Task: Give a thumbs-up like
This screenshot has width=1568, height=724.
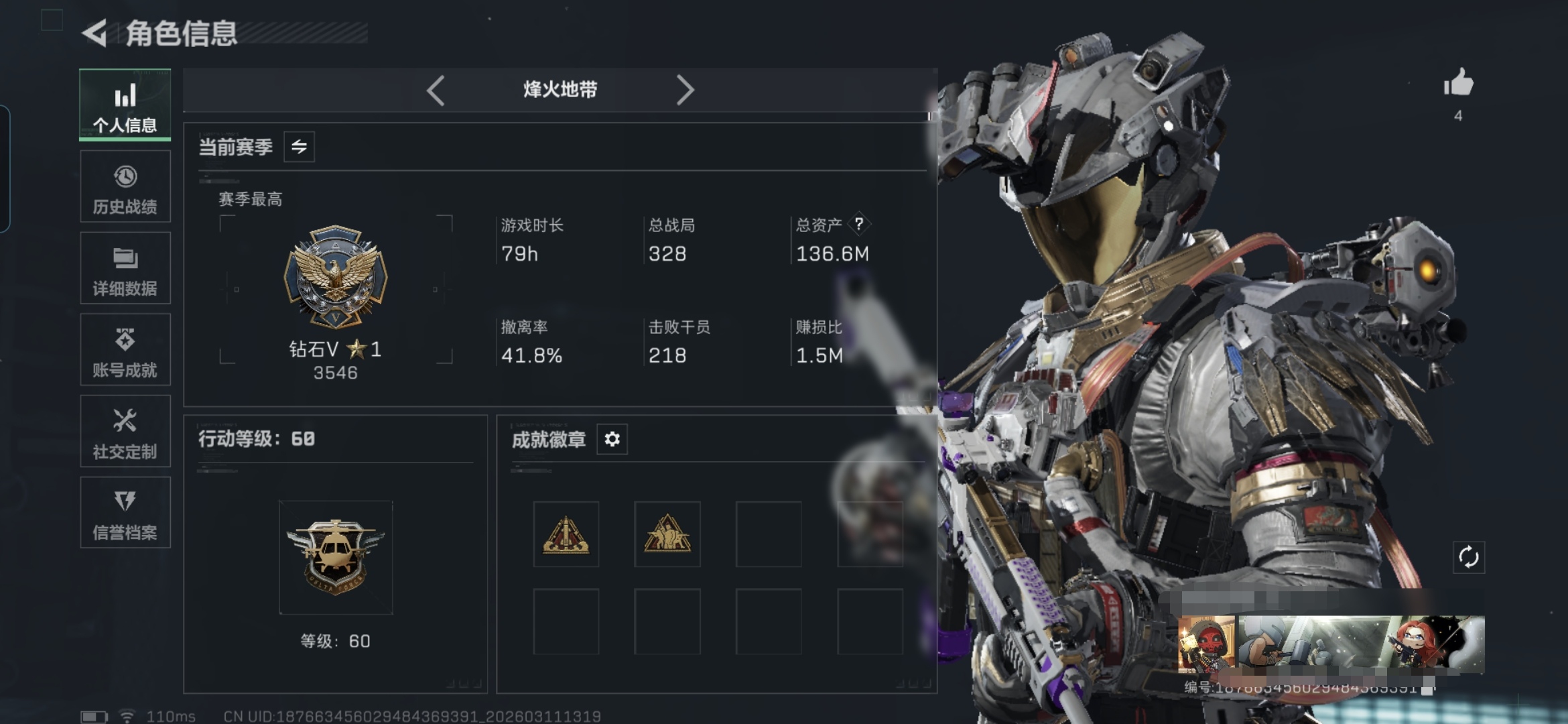Action: pos(1458,84)
